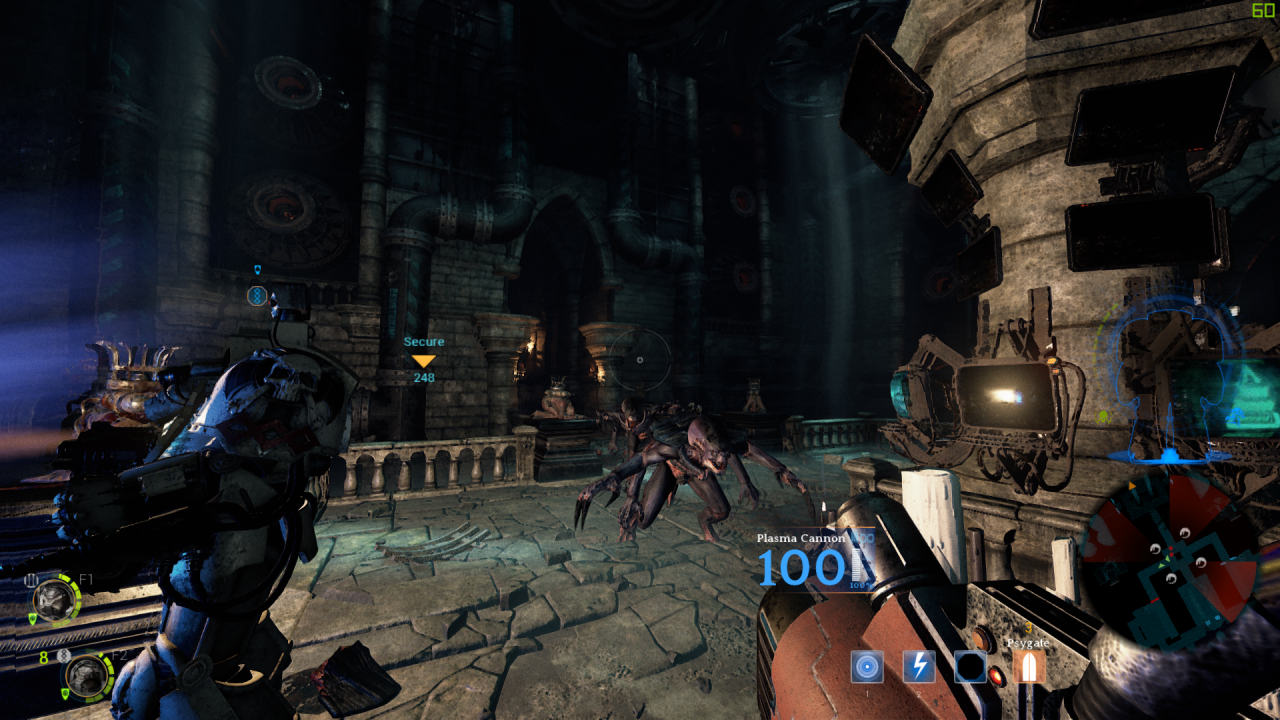Select the dark octagon ability slot
This screenshot has height=720, width=1280.
(971, 667)
